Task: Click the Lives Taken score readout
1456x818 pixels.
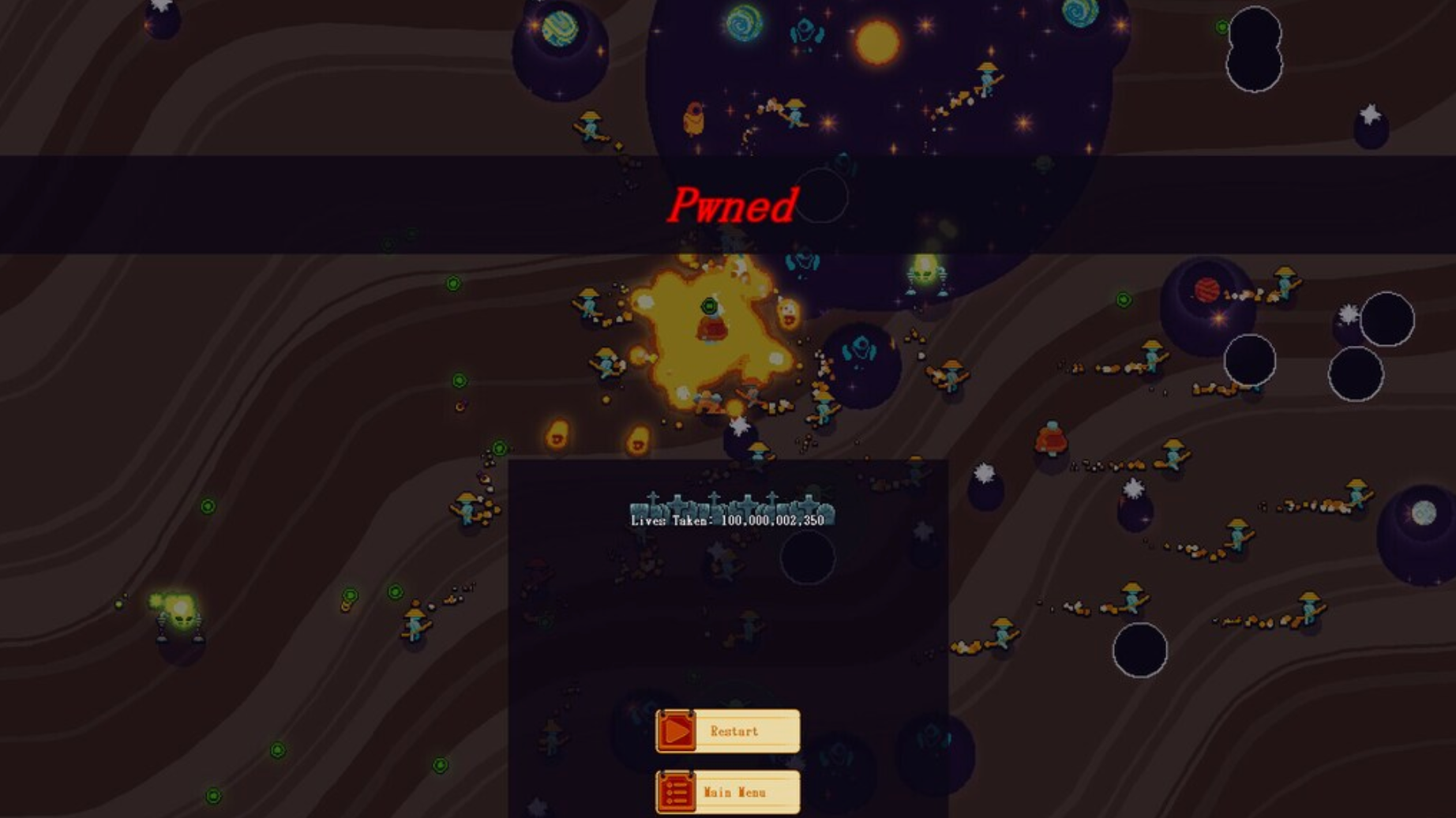Action: pos(726,521)
